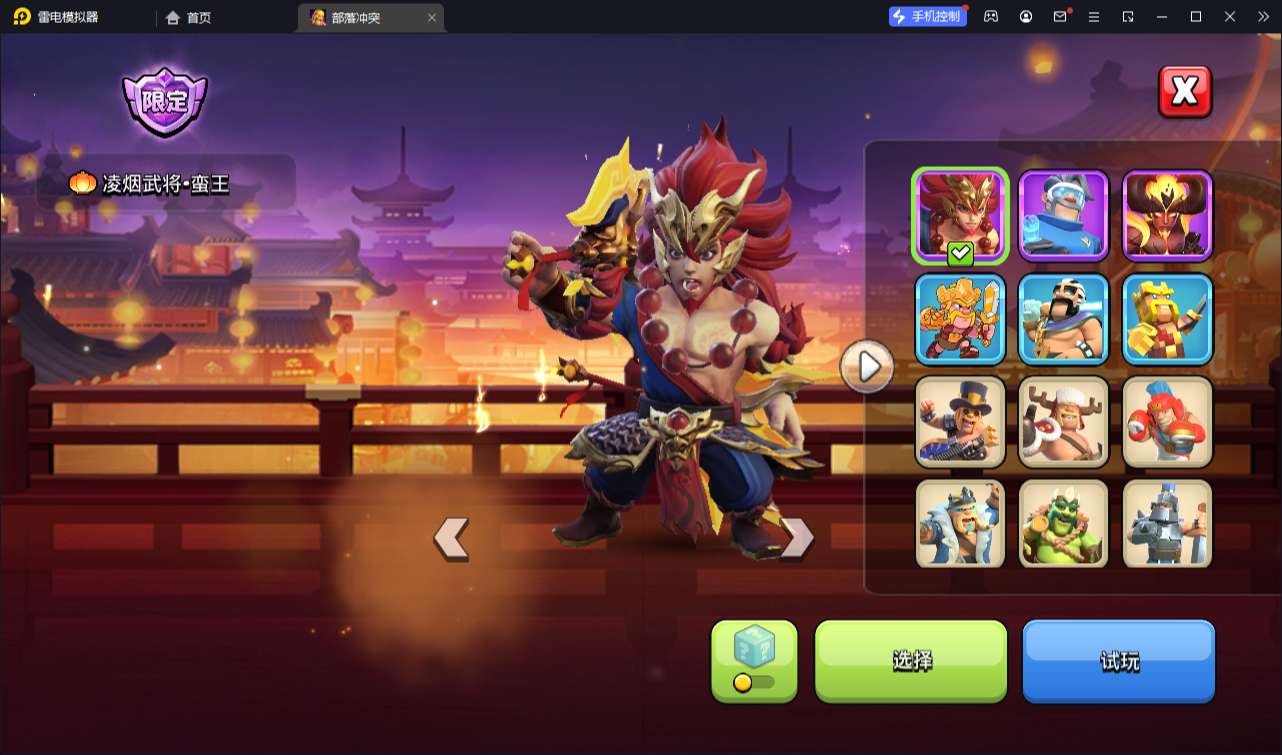Close the skin window with the red X
This screenshot has width=1282, height=755.
(1184, 91)
